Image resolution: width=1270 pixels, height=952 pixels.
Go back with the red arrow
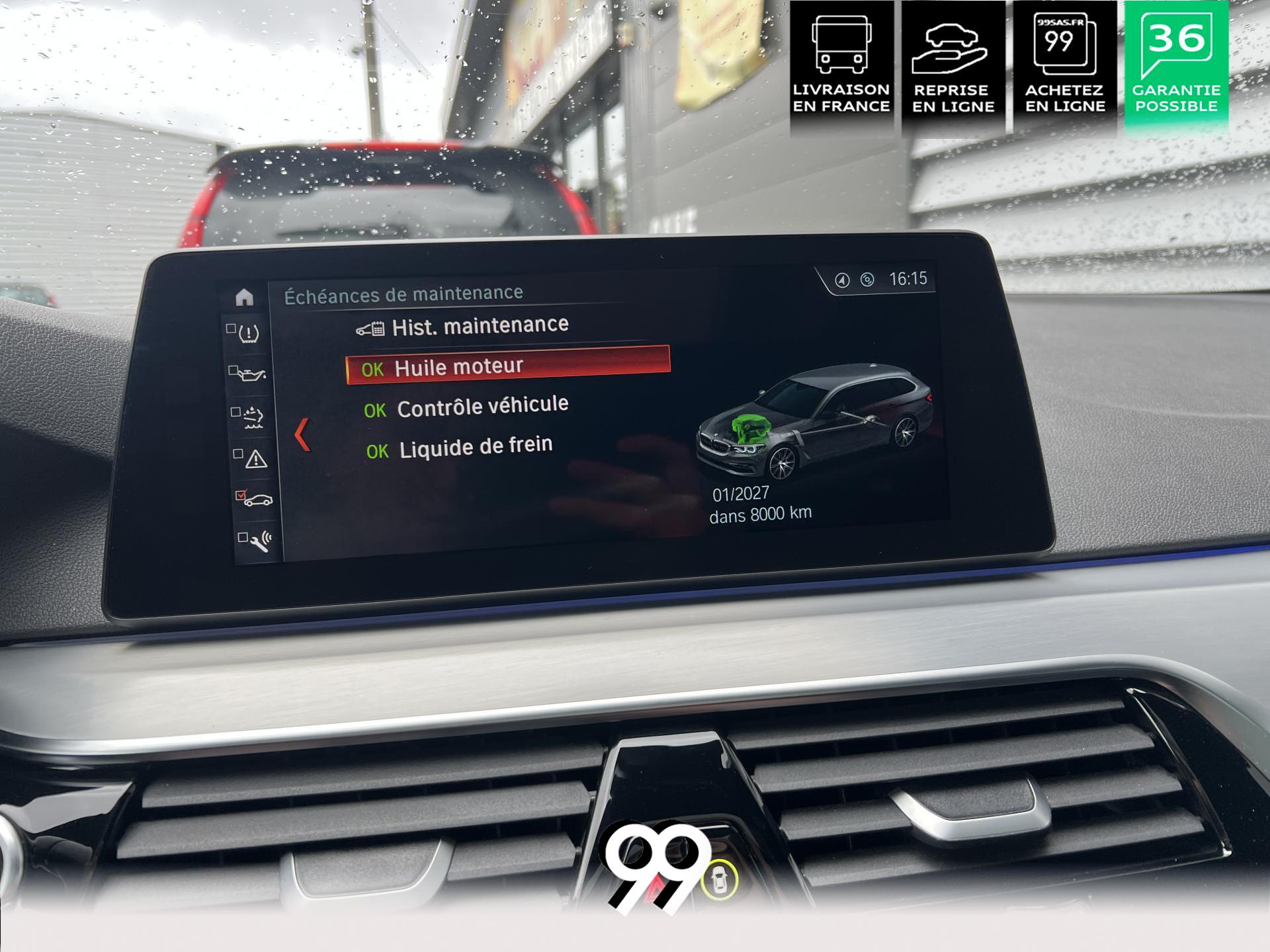[302, 435]
